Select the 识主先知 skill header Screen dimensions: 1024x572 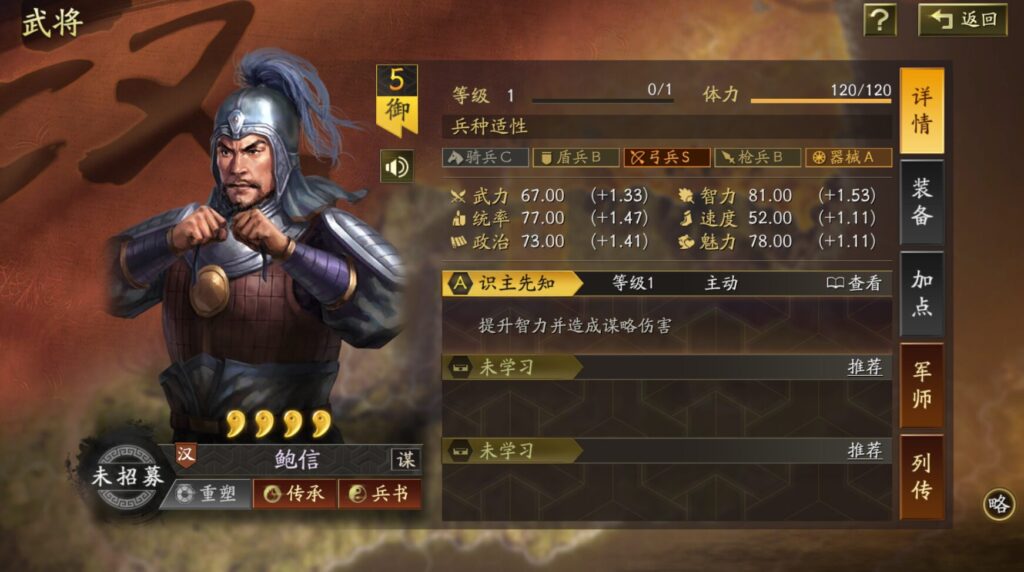click(513, 284)
